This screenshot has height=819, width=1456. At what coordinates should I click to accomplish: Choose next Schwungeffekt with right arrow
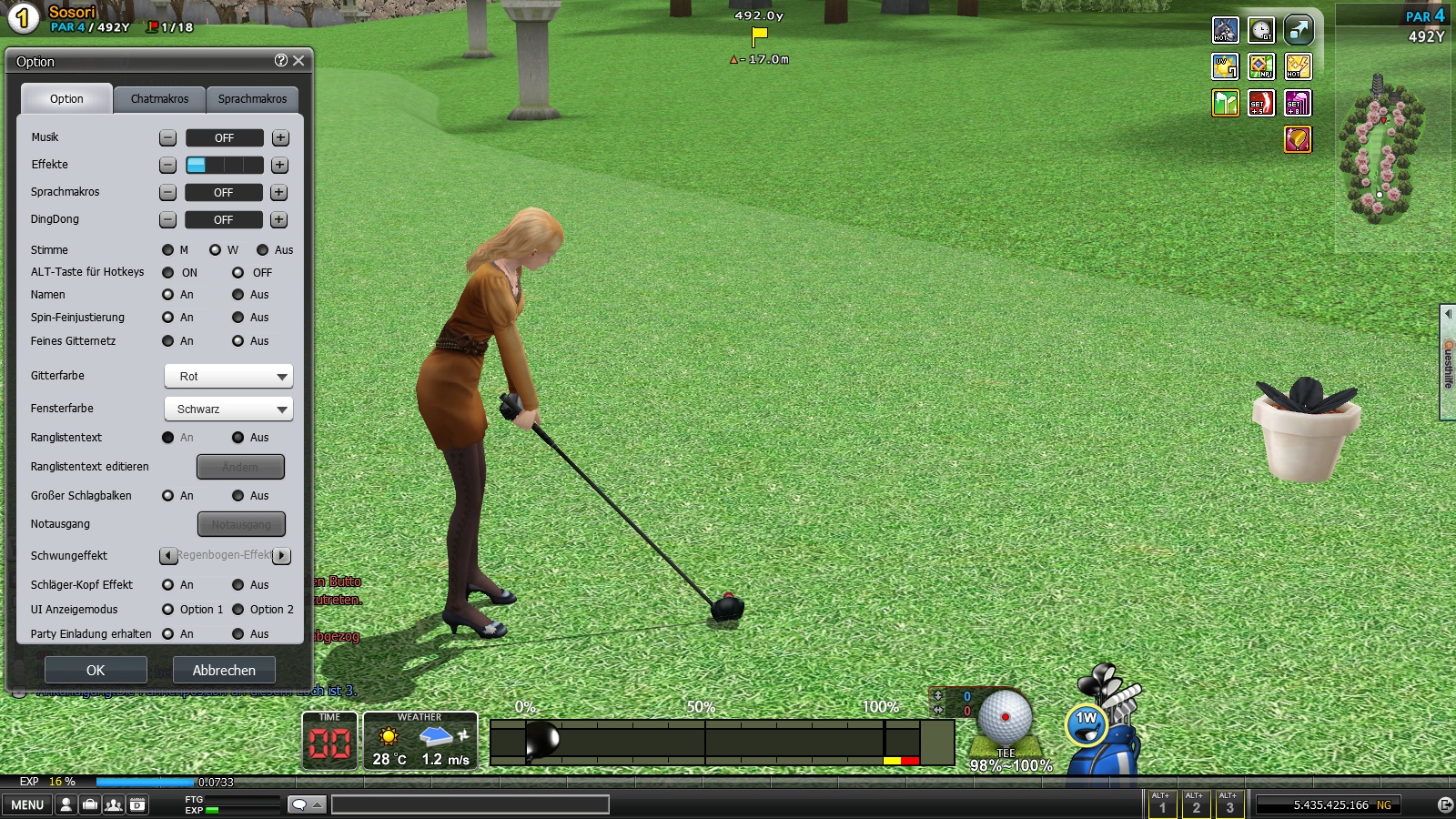(x=282, y=555)
